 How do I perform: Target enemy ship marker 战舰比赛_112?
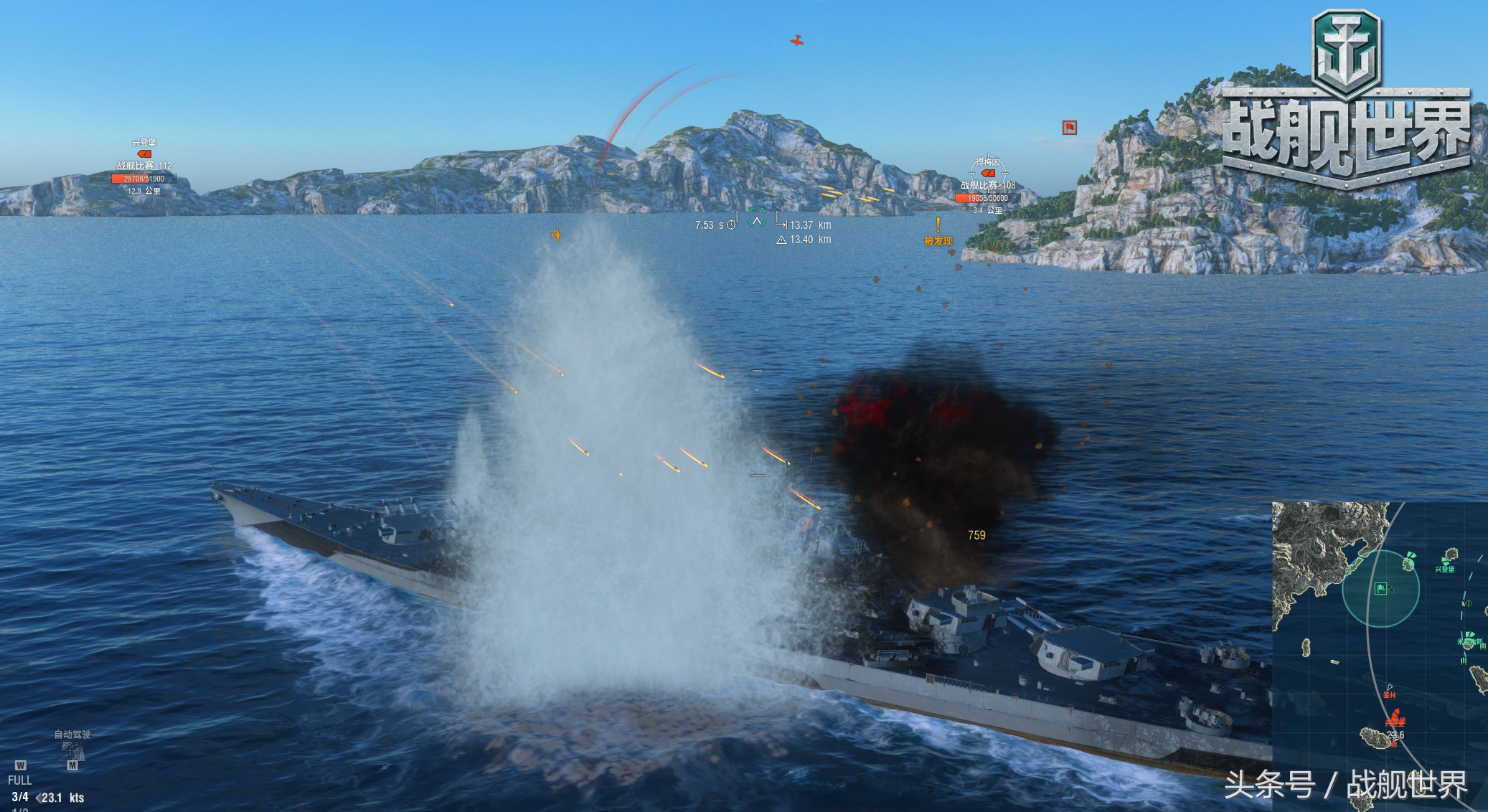click(x=144, y=154)
